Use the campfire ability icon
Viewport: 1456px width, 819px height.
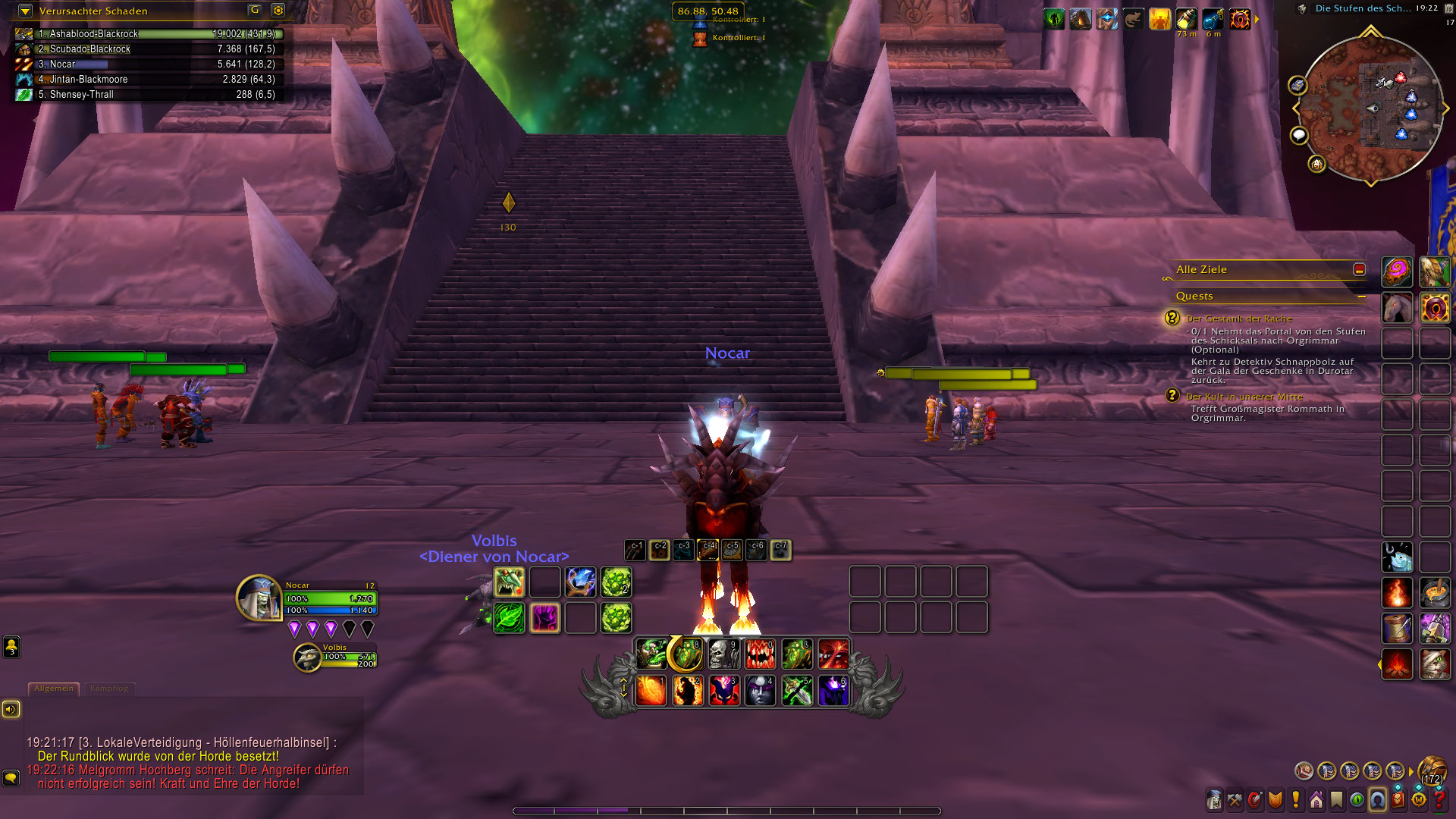click(x=1397, y=665)
